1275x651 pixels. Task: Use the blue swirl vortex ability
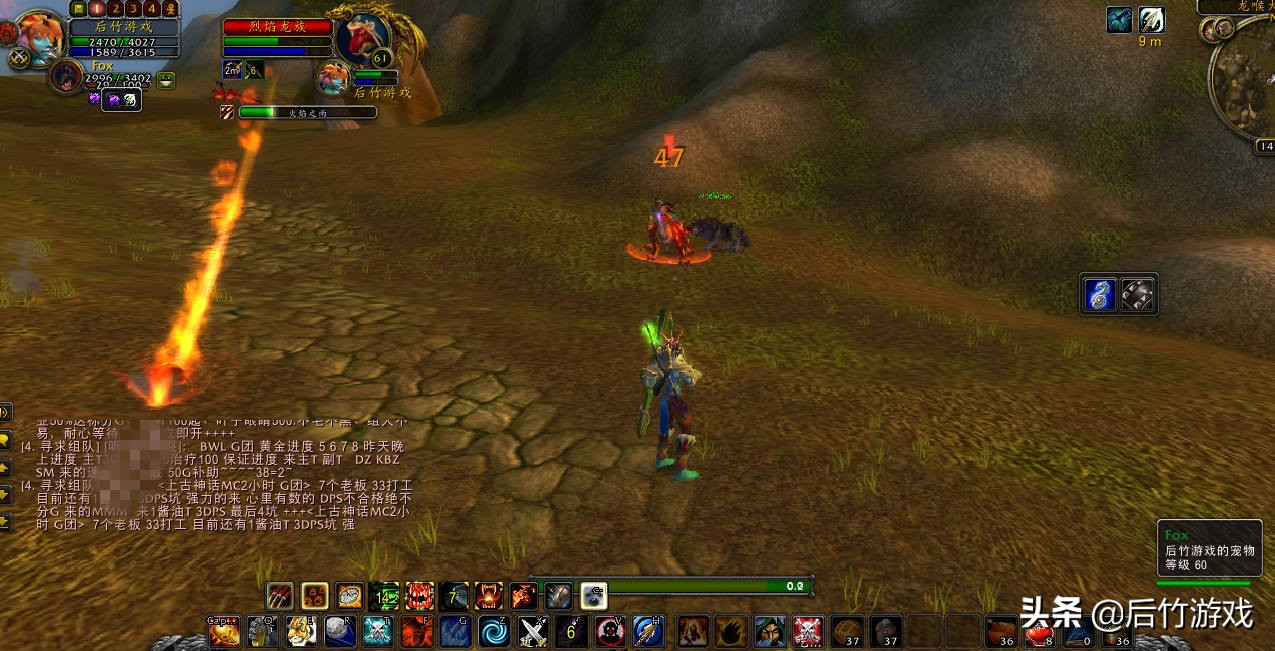point(494,631)
